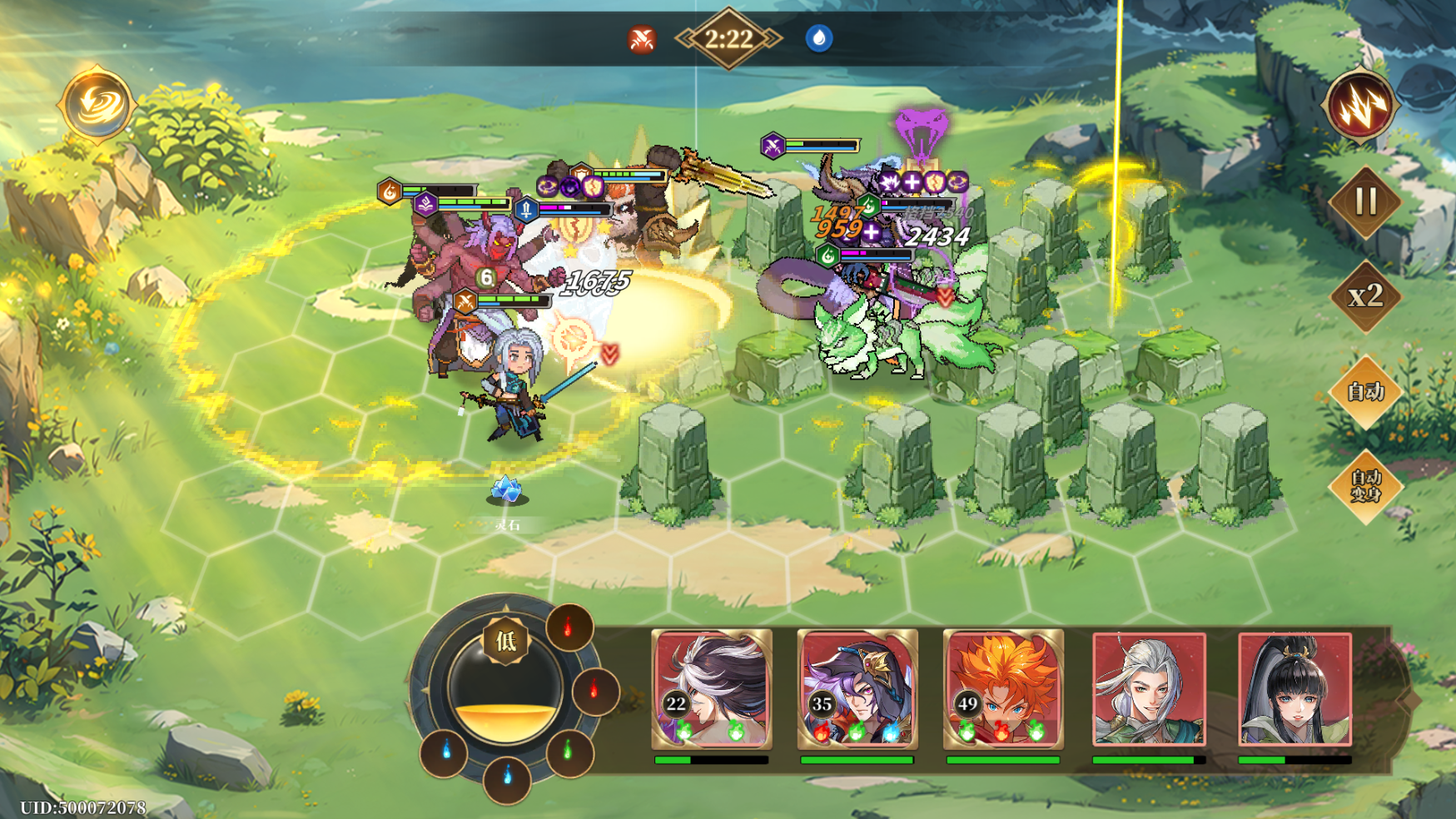Choose the white-haired hero portrait card
Image resolution: width=1456 pixels, height=819 pixels.
click(x=1149, y=688)
